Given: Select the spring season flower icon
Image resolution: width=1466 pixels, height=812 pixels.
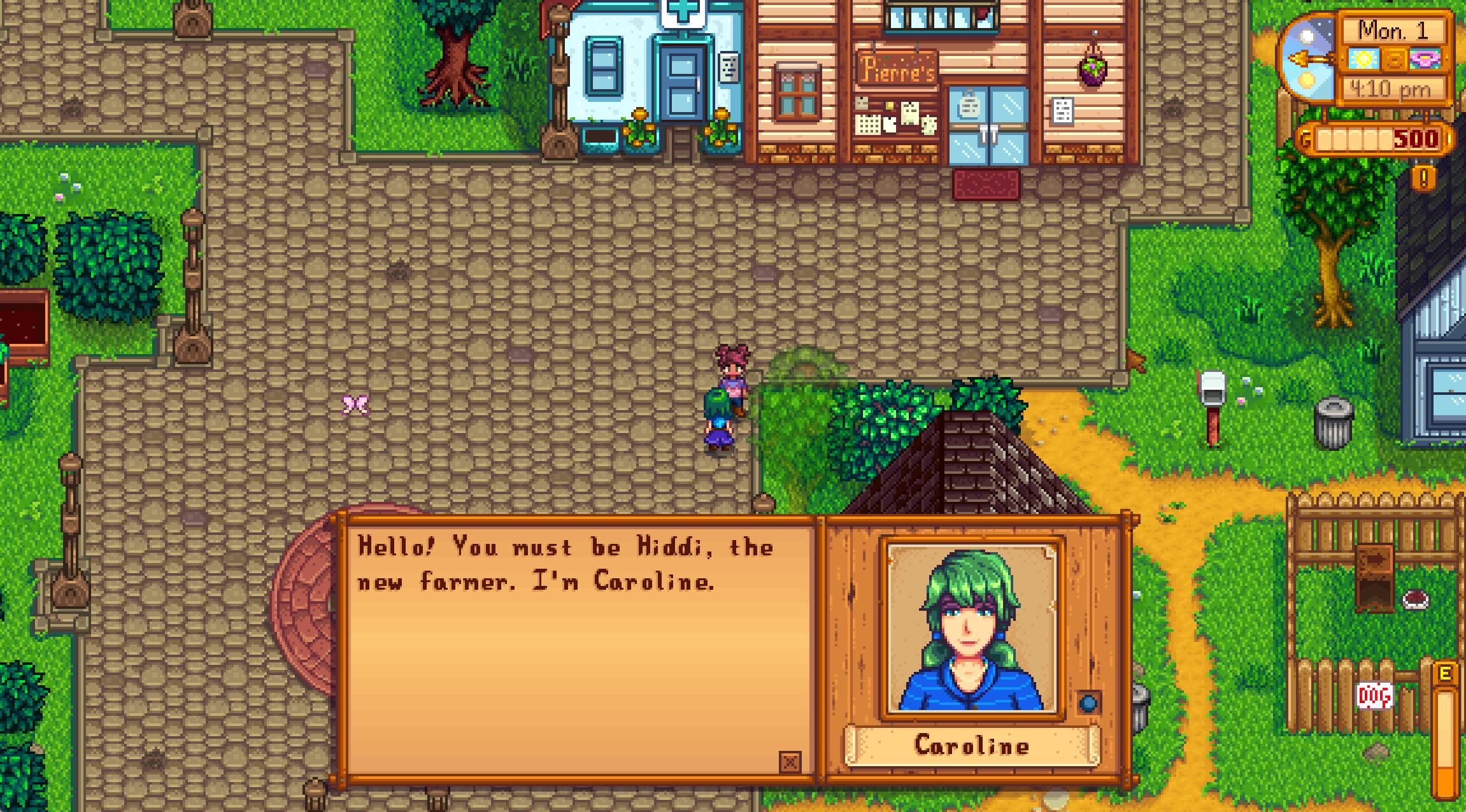Looking at the screenshot, I should click(x=1425, y=60).
